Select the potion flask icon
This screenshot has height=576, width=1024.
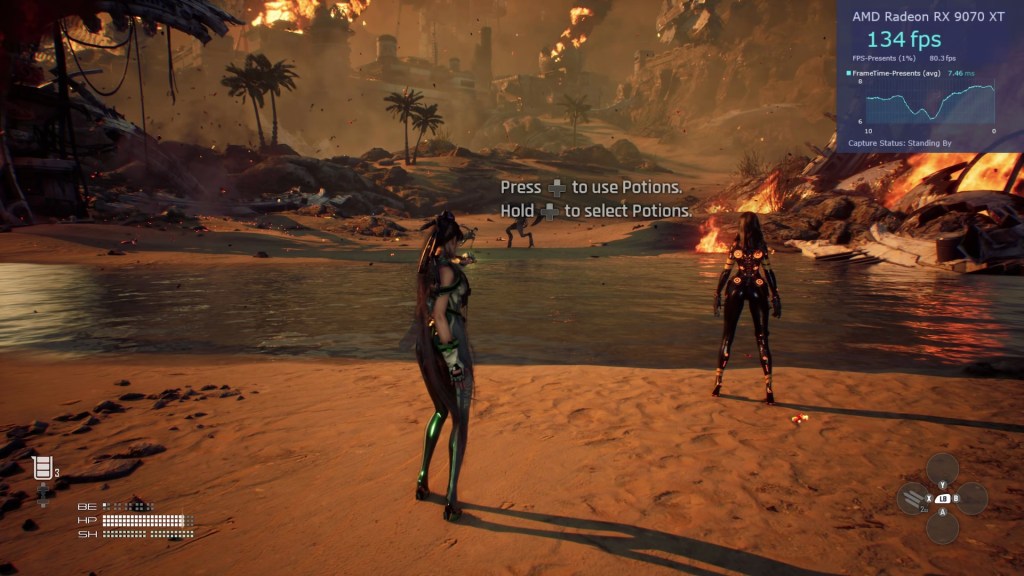point(42,467)
